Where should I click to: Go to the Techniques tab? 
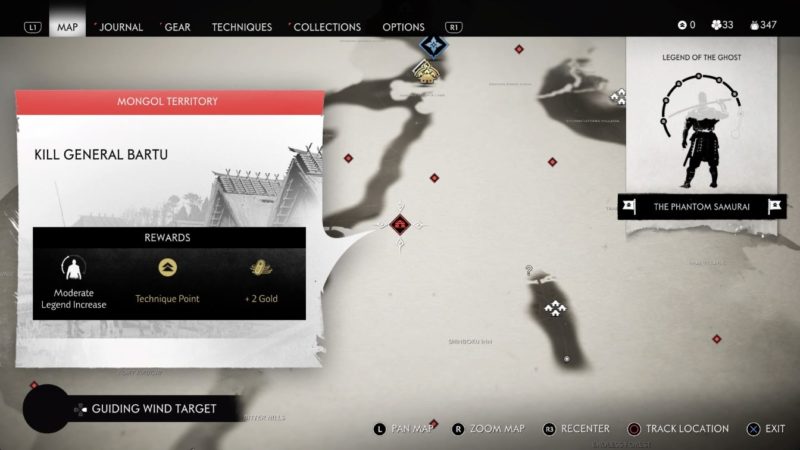[x=241, y=27]
